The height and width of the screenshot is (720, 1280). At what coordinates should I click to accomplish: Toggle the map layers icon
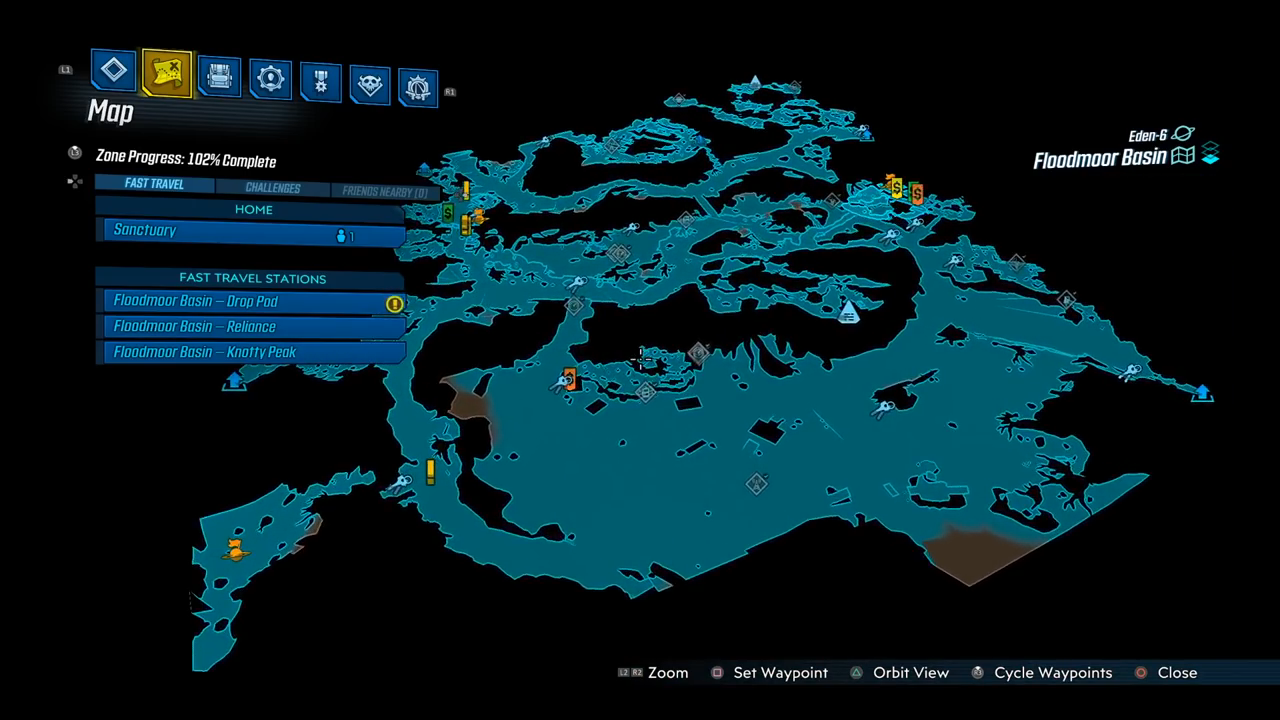tap(1210, 154)
